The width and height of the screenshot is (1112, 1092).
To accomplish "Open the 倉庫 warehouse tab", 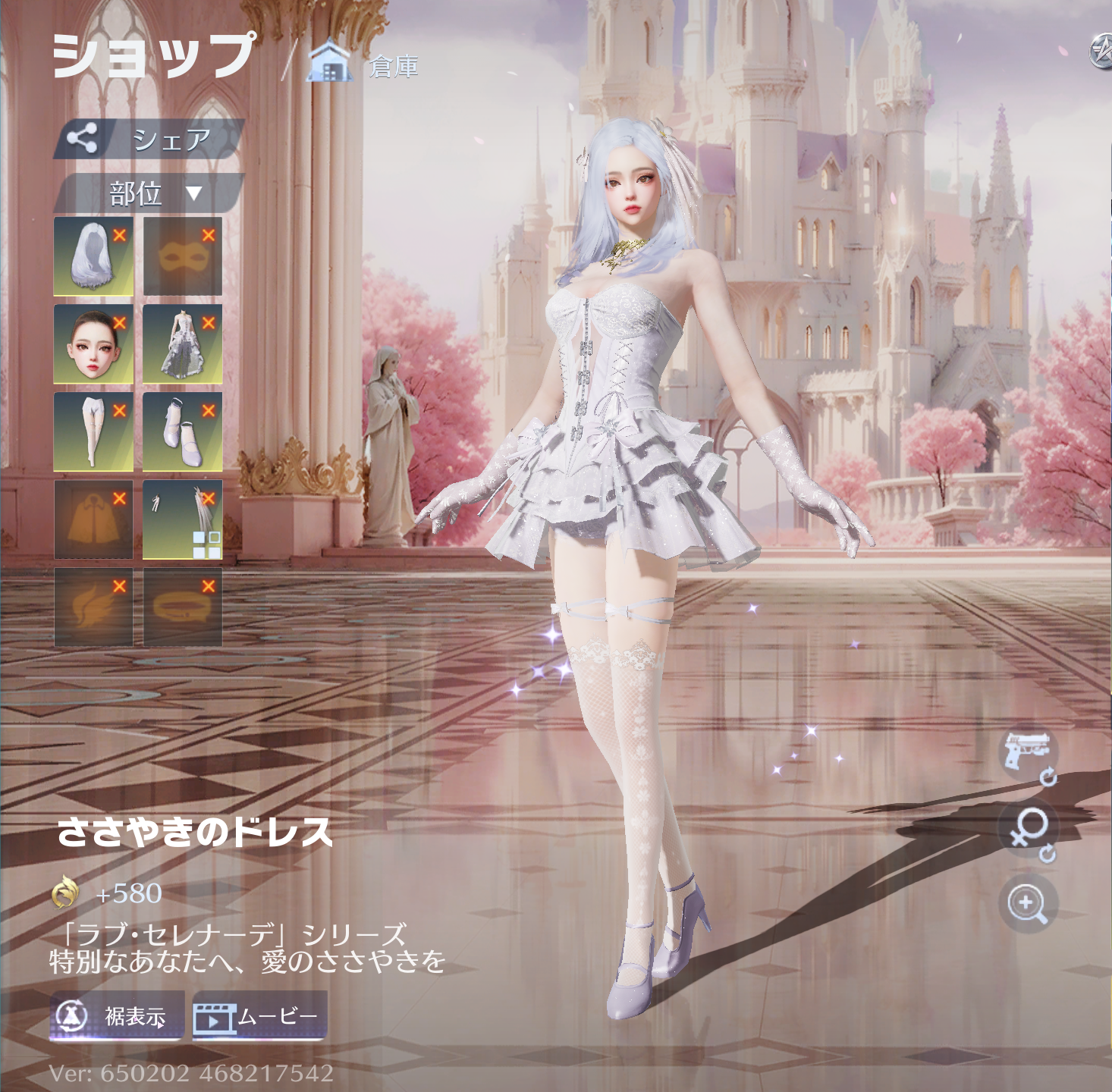I will 364,65.
